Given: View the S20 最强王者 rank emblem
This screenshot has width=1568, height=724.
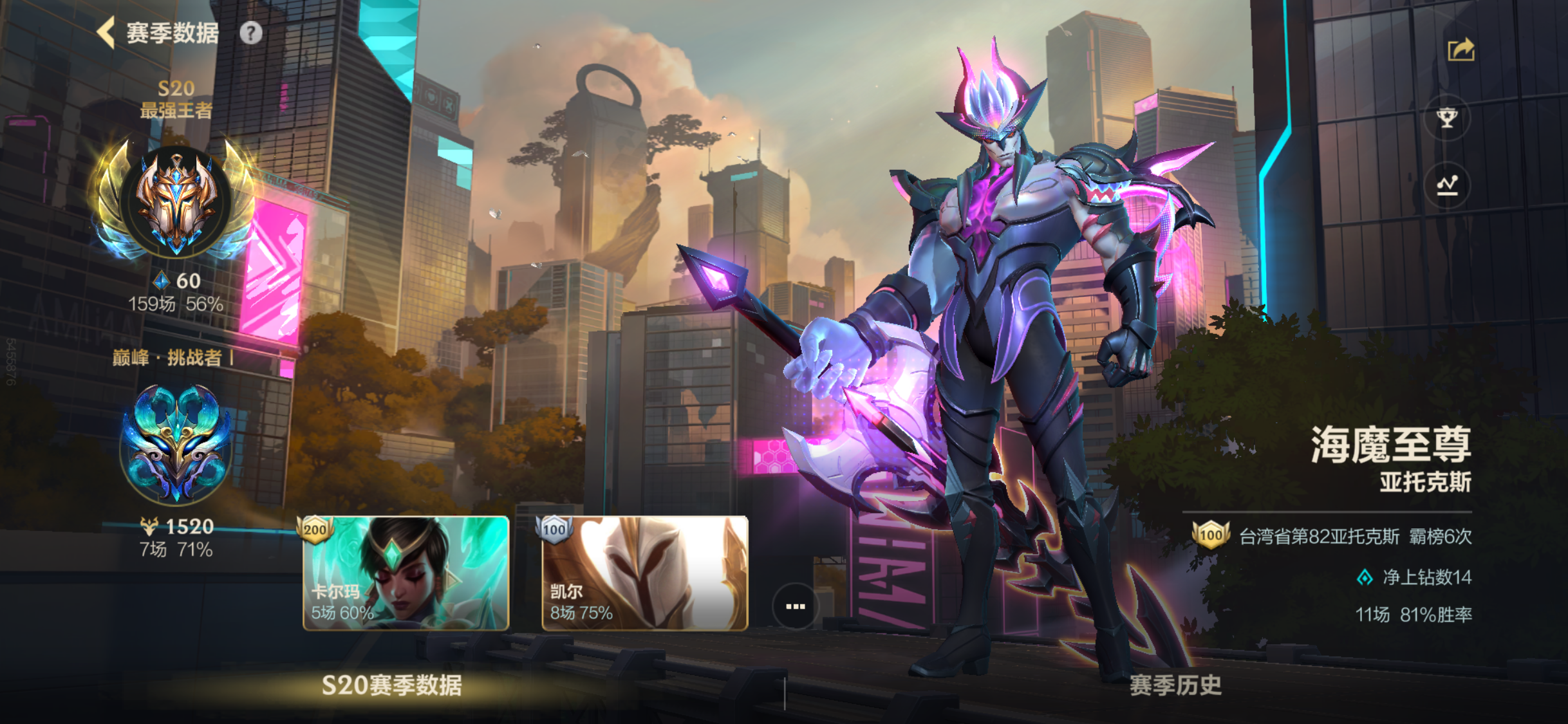Looking at the screenshot, I should tap(176, 201).
